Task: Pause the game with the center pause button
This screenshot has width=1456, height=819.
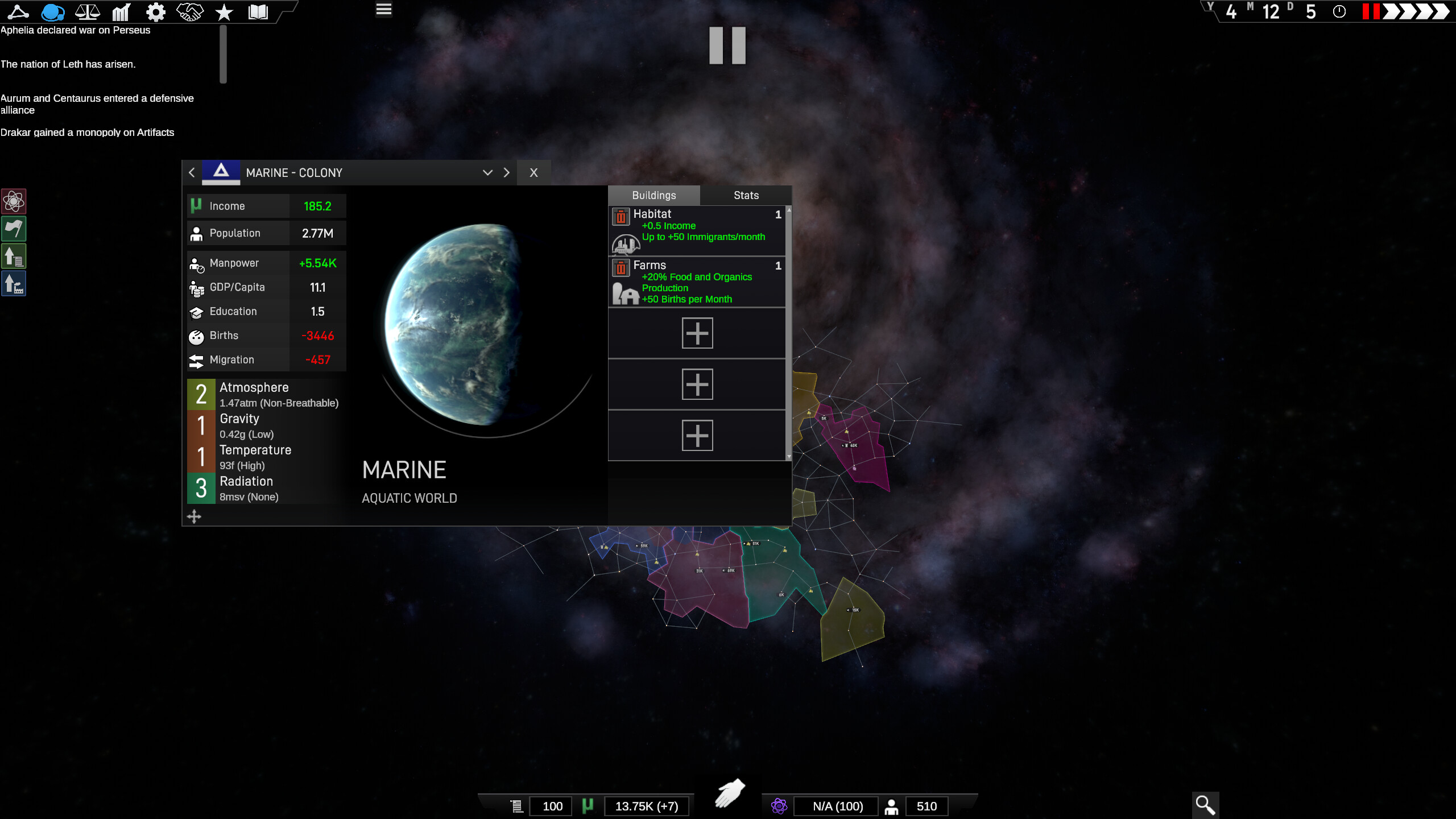Action: (728, 45)
